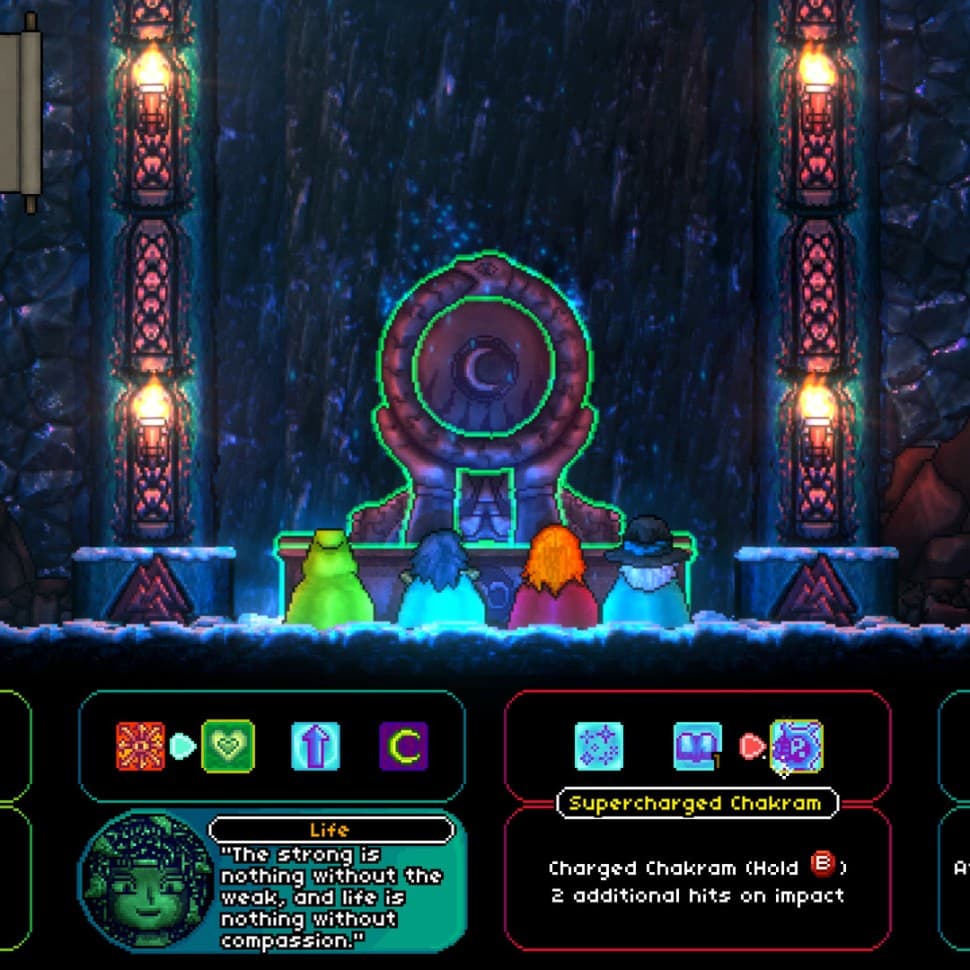
Task: Select the blue open book upgrade
Action: pyautogui.click(x=697, y=746)
